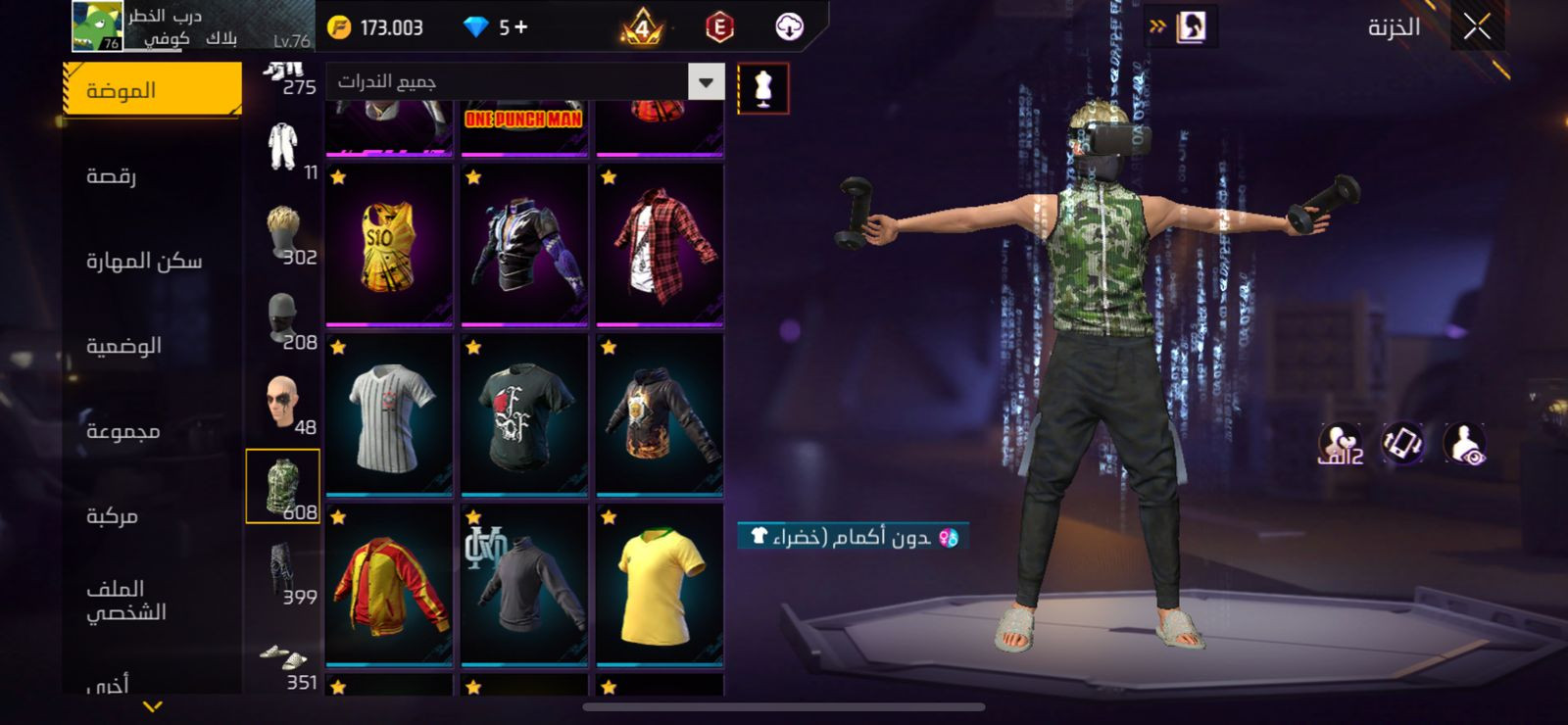The width and height of the screenshot is (1568, 725).
Task: Switch to the Fashion (الموضة) tab
Action: pyautogui.click(x=152, y=90)
